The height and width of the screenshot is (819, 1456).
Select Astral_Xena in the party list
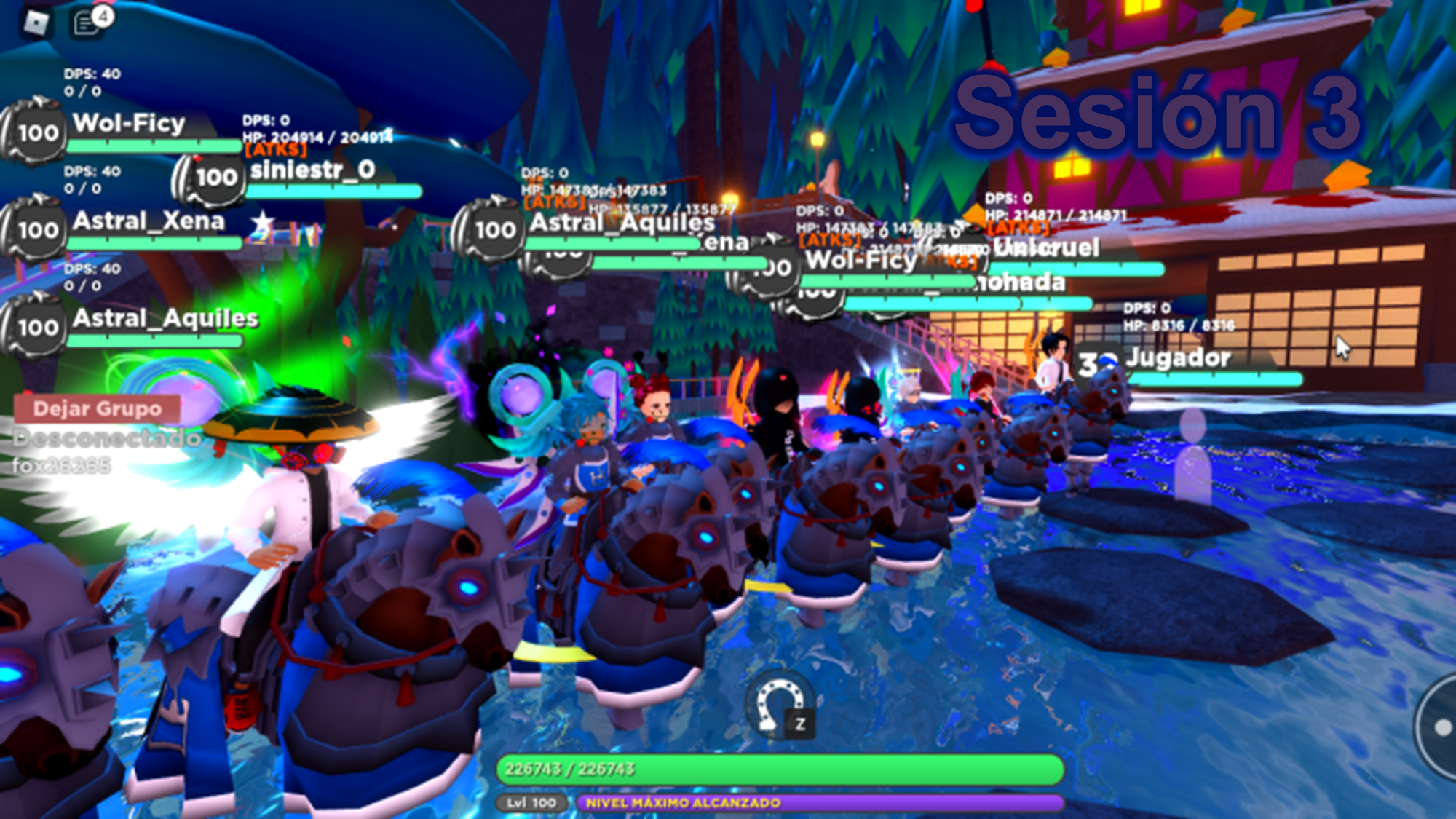tap(148, 222)
